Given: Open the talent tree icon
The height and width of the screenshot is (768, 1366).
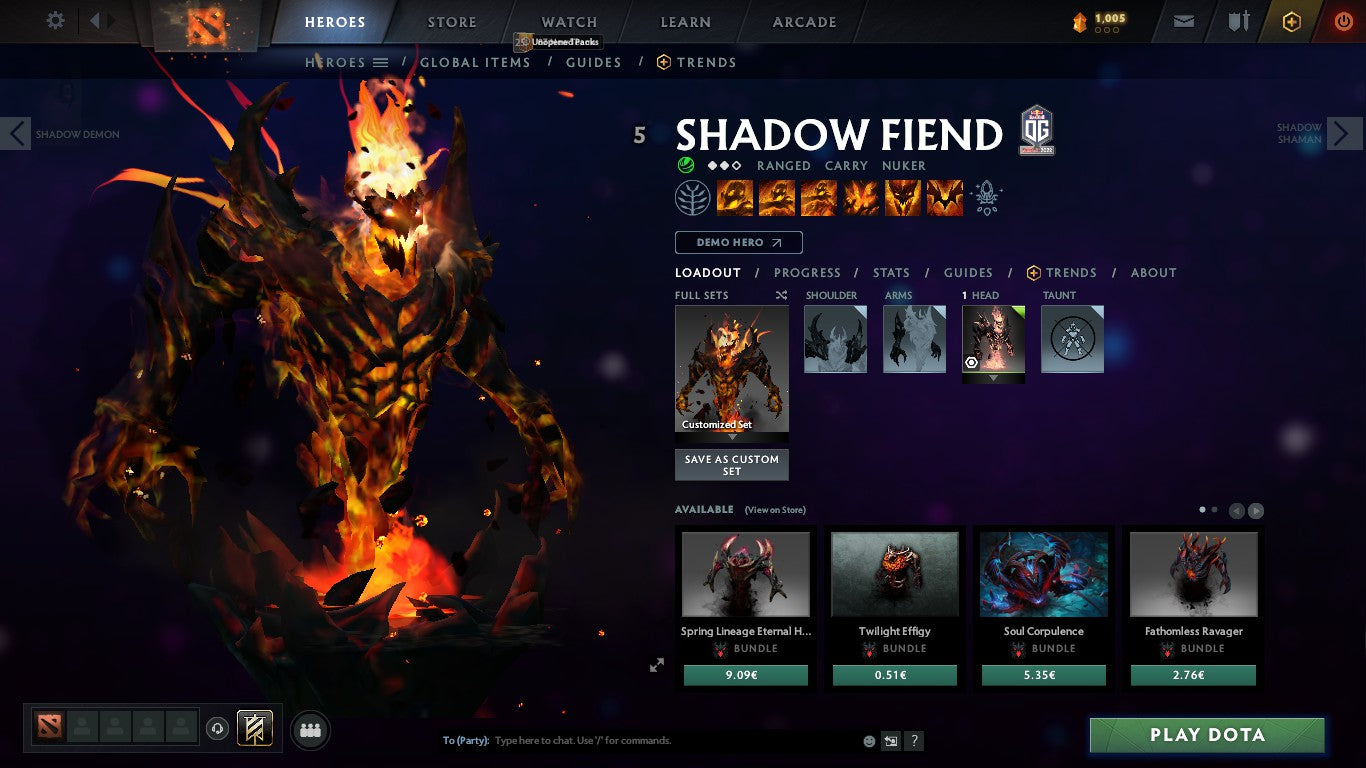Looking at the screenshot, I should coord(693,197).
